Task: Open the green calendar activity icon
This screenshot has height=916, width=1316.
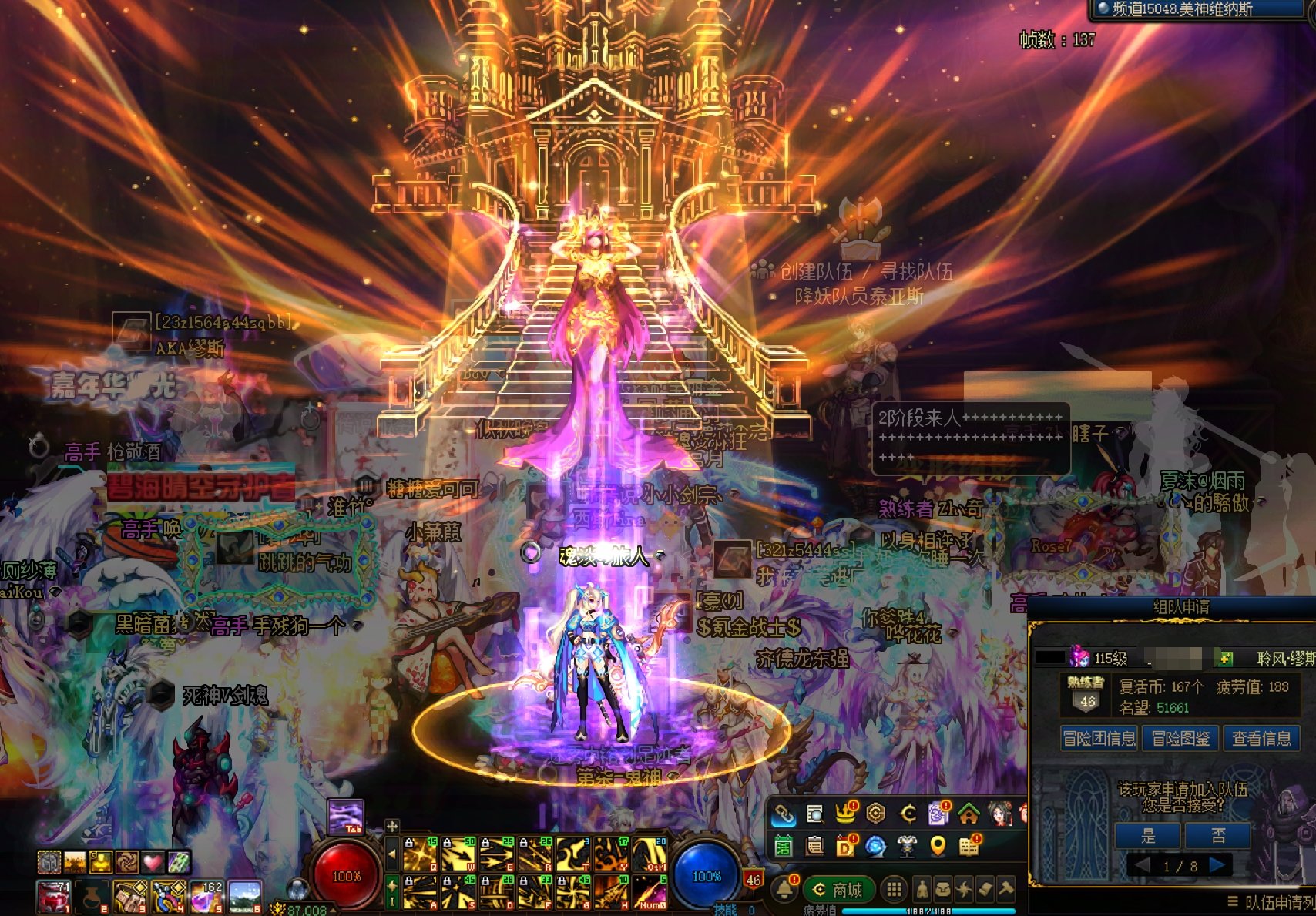Action: [x=784, y=847]
